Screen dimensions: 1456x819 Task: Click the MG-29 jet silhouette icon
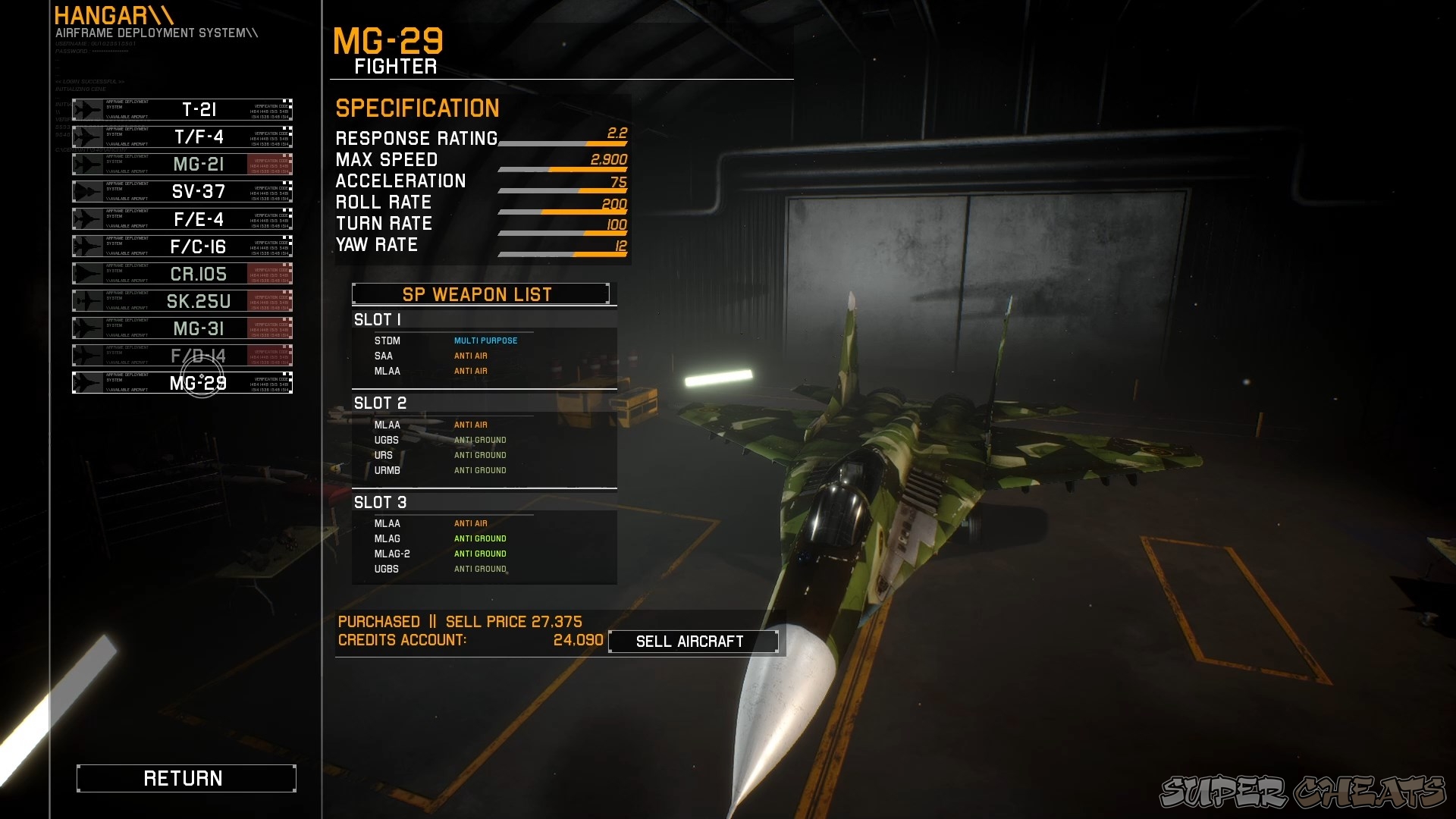87,382
